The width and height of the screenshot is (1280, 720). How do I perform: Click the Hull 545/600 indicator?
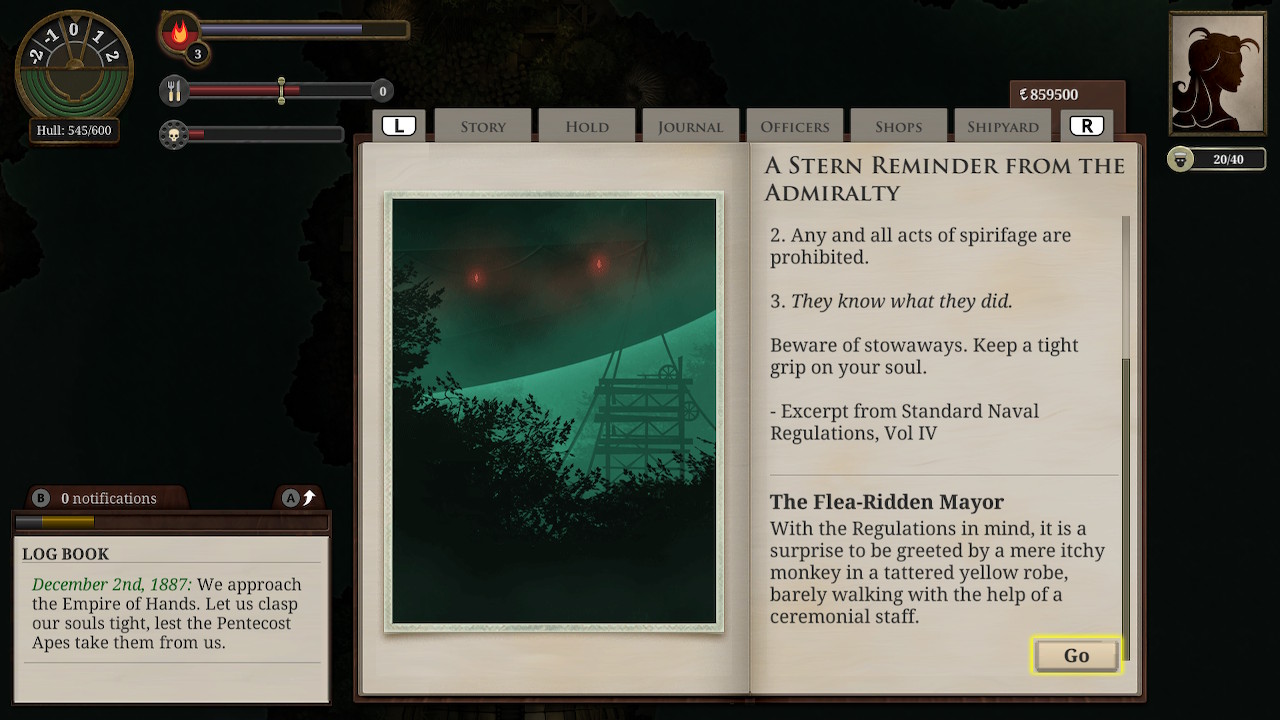point(73,130)
